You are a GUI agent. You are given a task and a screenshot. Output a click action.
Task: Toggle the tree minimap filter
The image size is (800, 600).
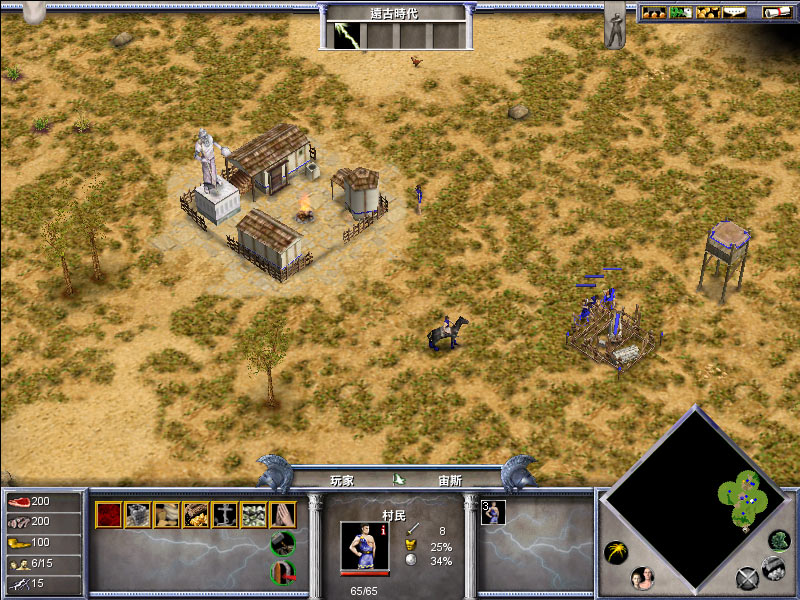(x=778, y=541)
